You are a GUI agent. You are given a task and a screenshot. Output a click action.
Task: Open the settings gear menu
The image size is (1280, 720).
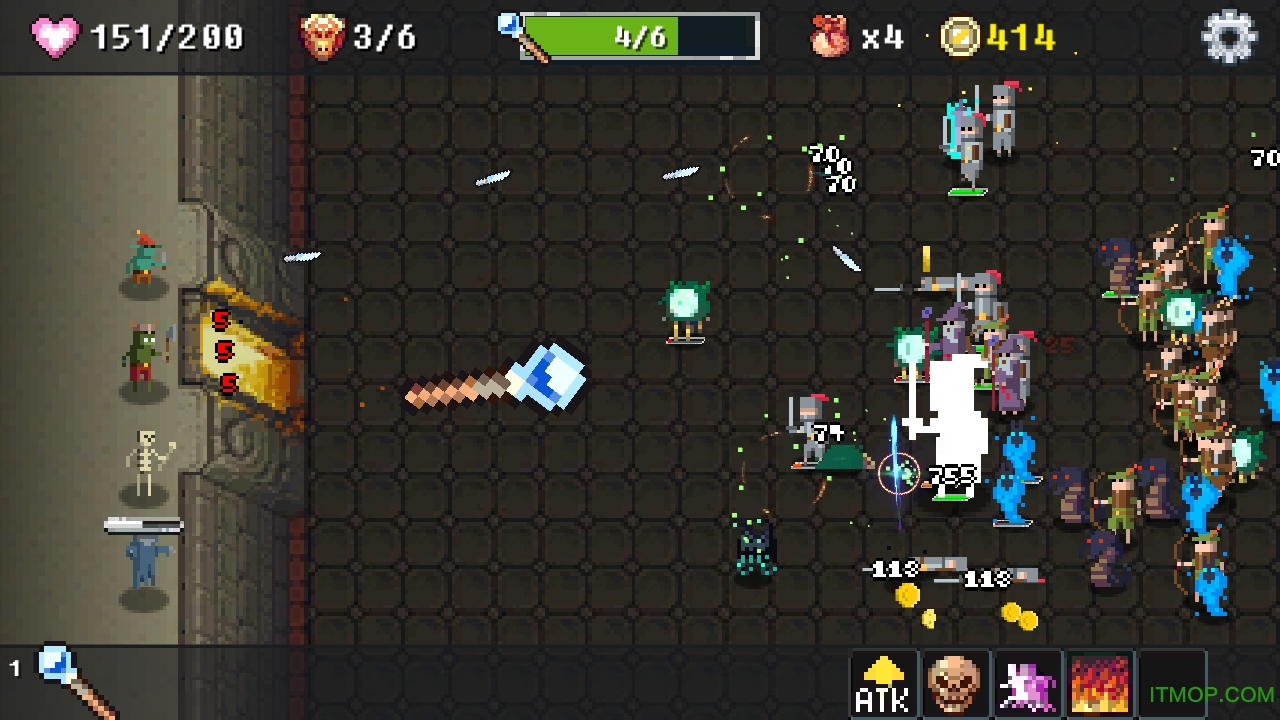tap(1229, 38)
